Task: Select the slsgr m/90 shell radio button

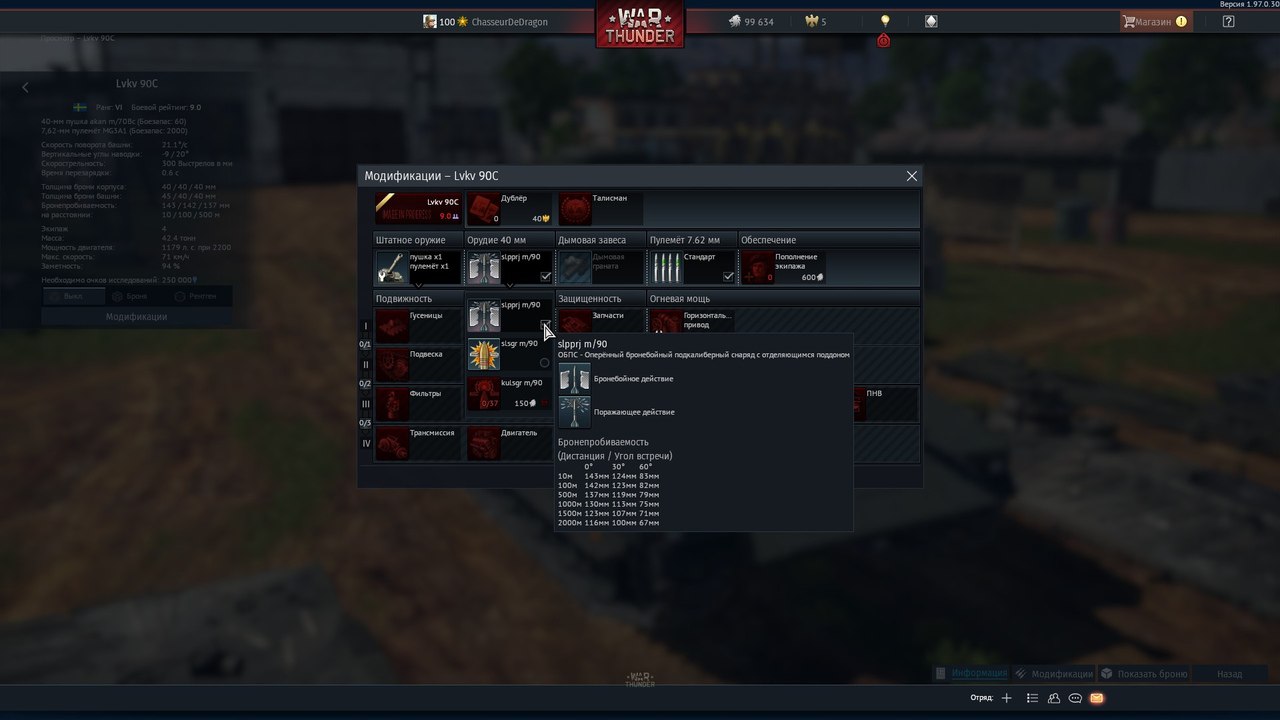Action: click(544, 363)
